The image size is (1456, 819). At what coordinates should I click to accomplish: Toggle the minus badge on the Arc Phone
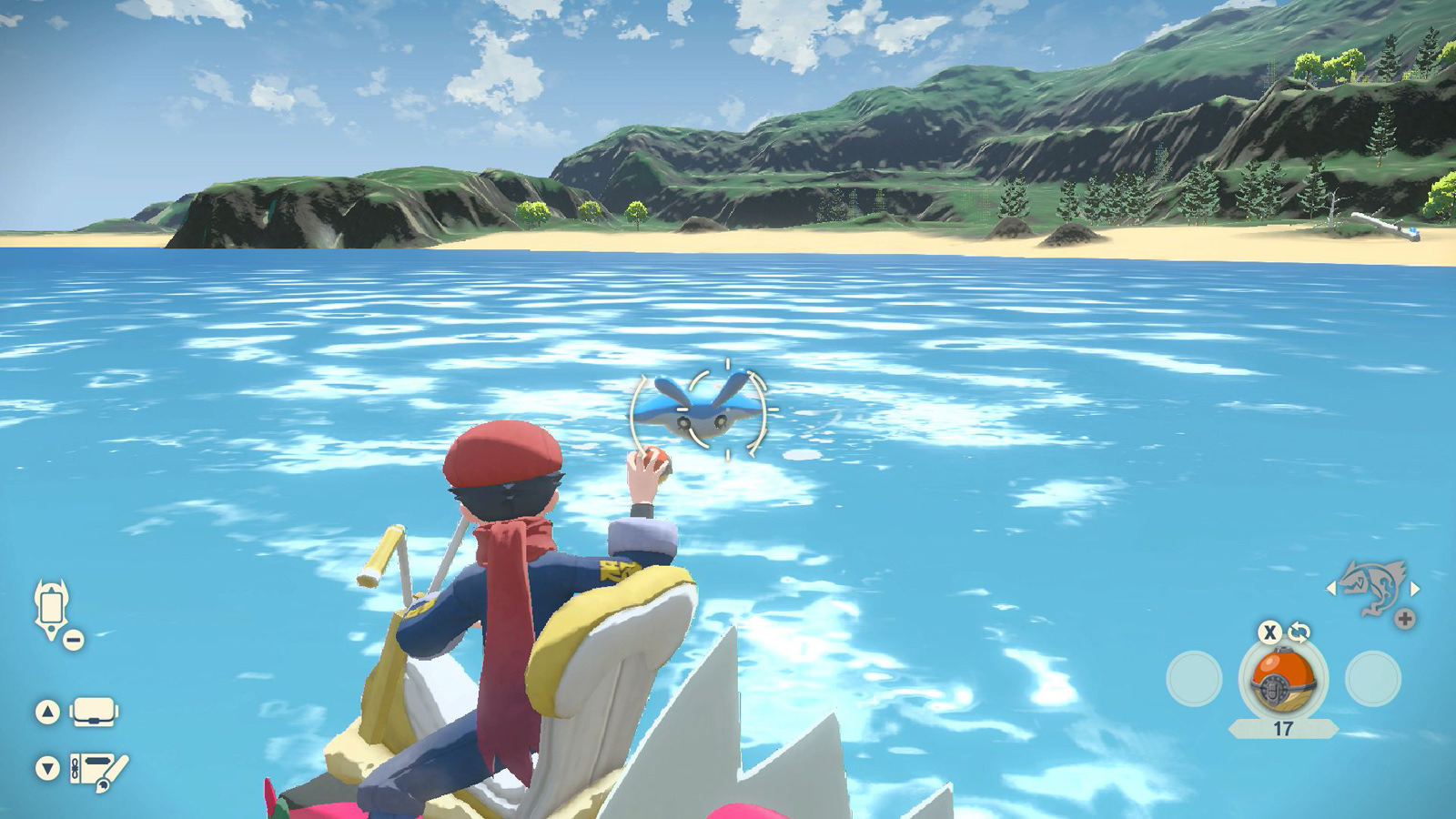pos(73,640)
